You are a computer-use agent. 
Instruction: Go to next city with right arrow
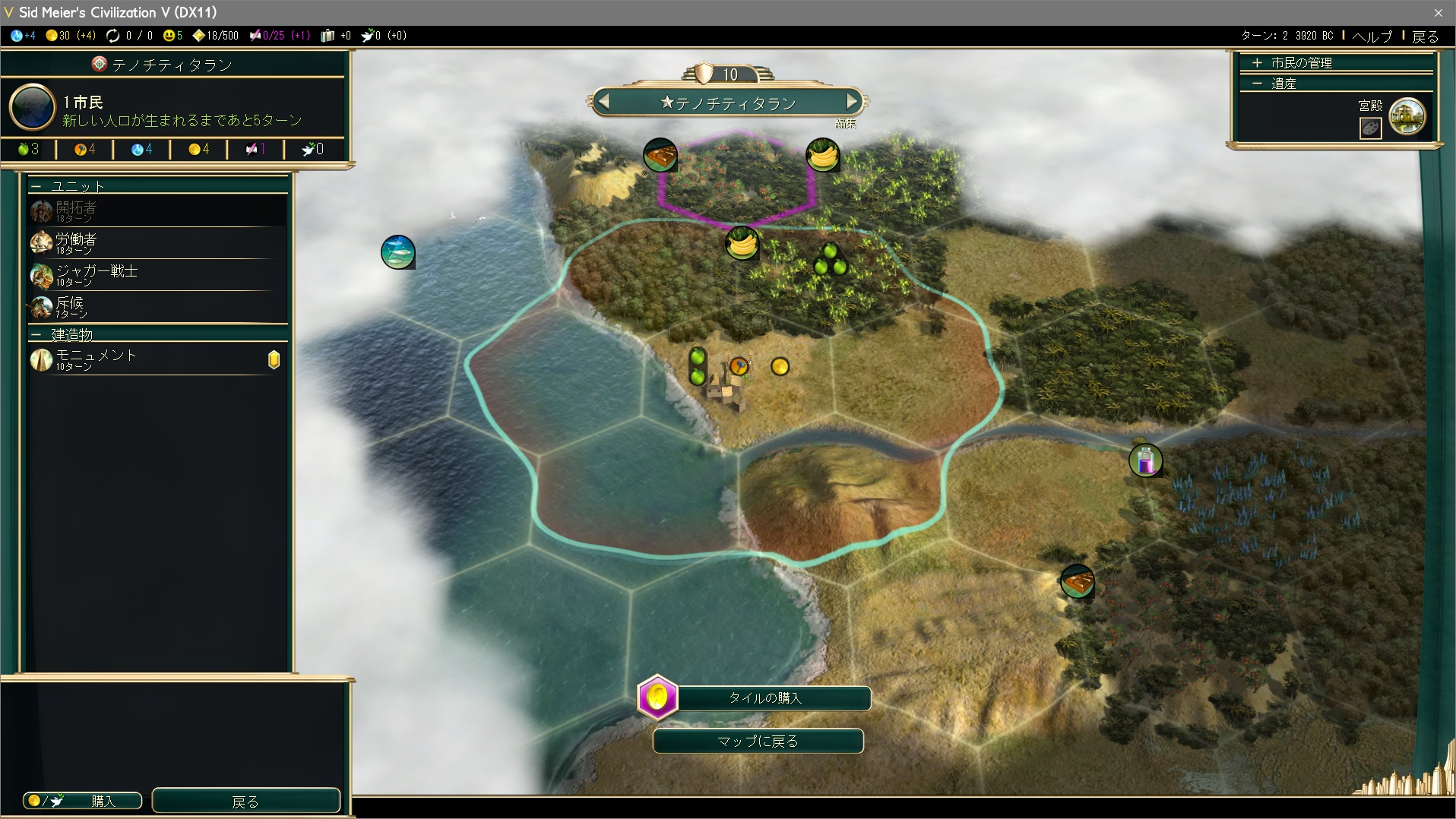852,101
